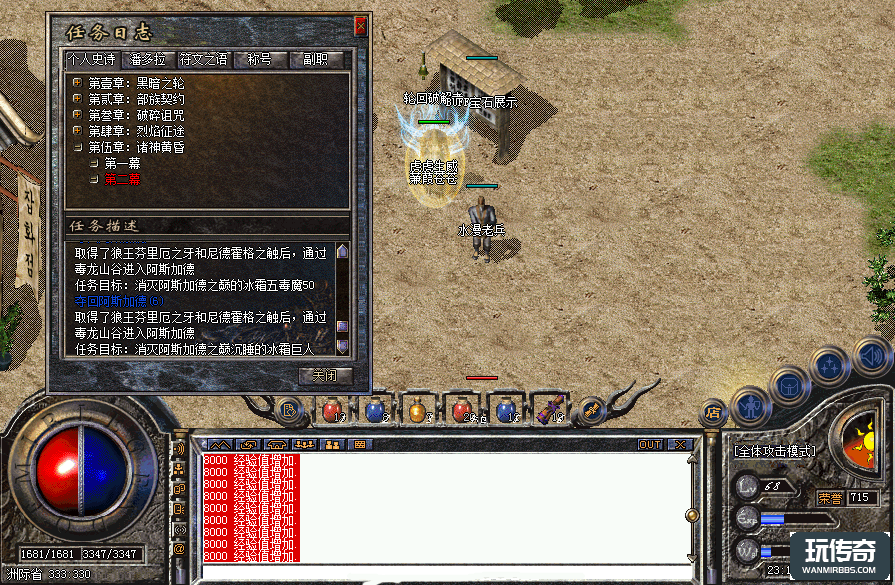Close the chat panel with its X
This screenshot has width=895, height=585.
680,444
